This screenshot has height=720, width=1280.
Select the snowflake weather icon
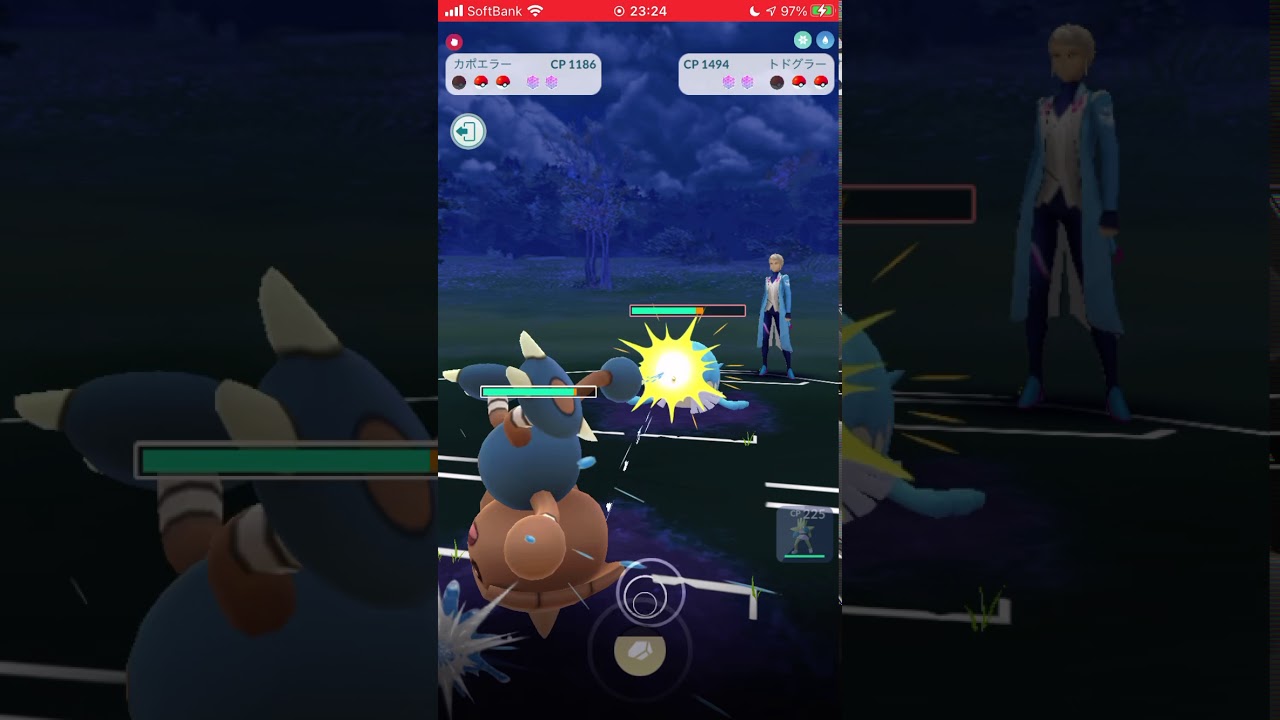pos(802,39)
